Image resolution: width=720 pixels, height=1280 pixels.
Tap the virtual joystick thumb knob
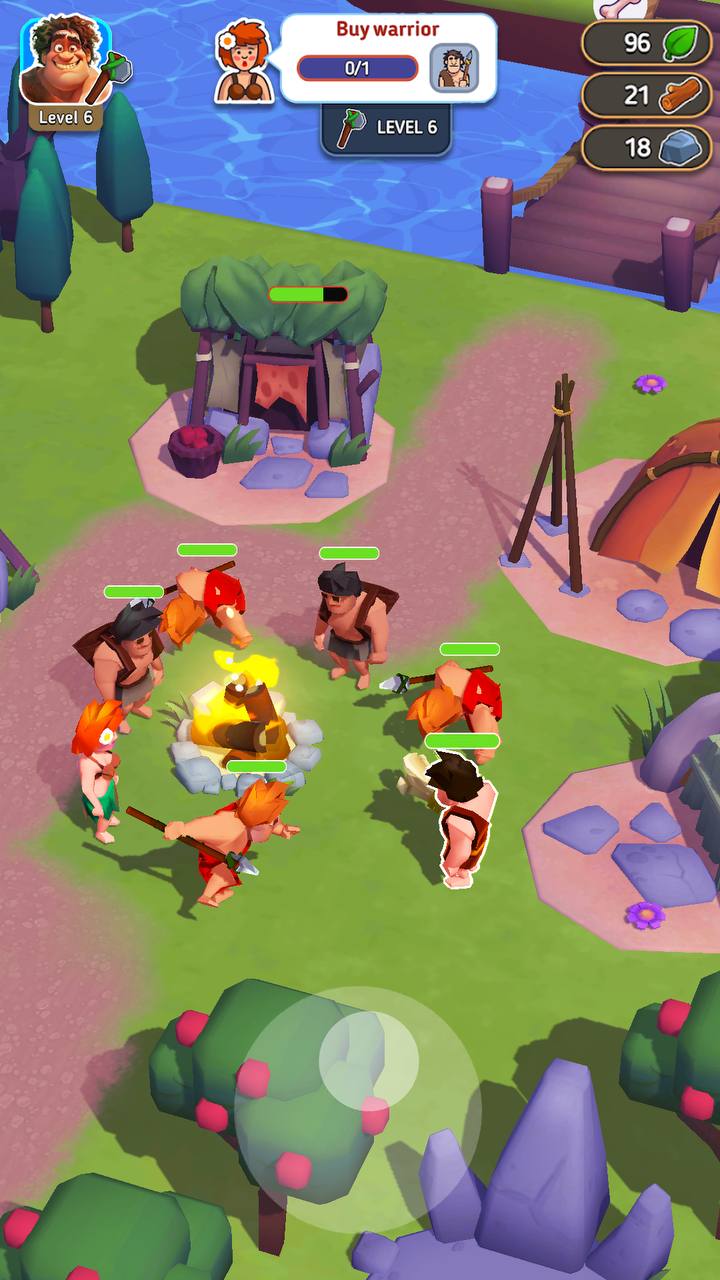tap(368, 1059)
